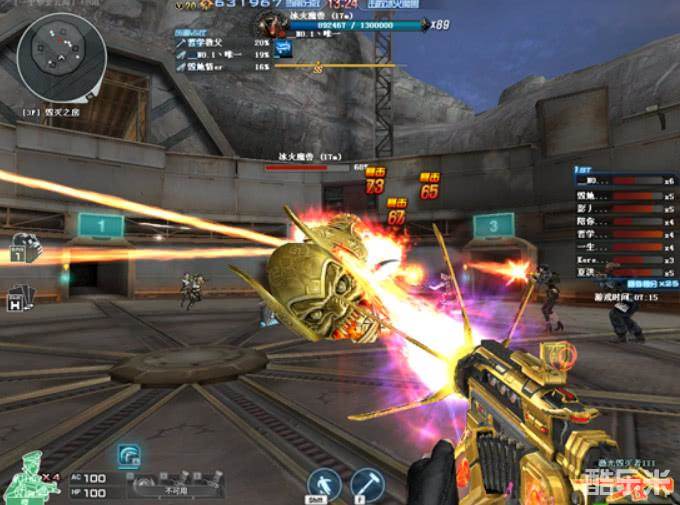The width and height of the screenshot is (680, 505).
Task: Click the blue icon beside the damage ranking
Action: (284, 47)
